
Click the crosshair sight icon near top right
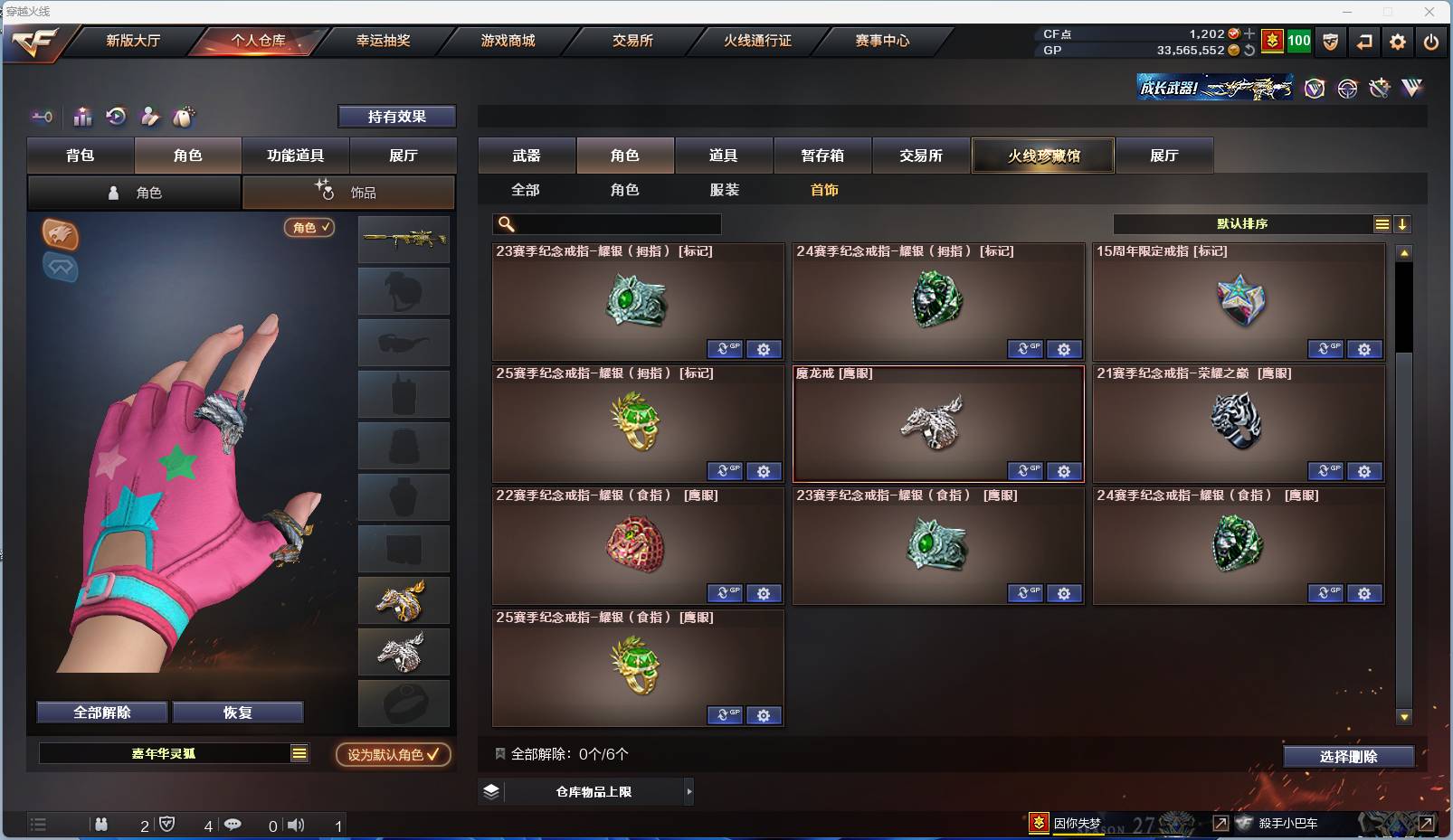coord(1347,89)
